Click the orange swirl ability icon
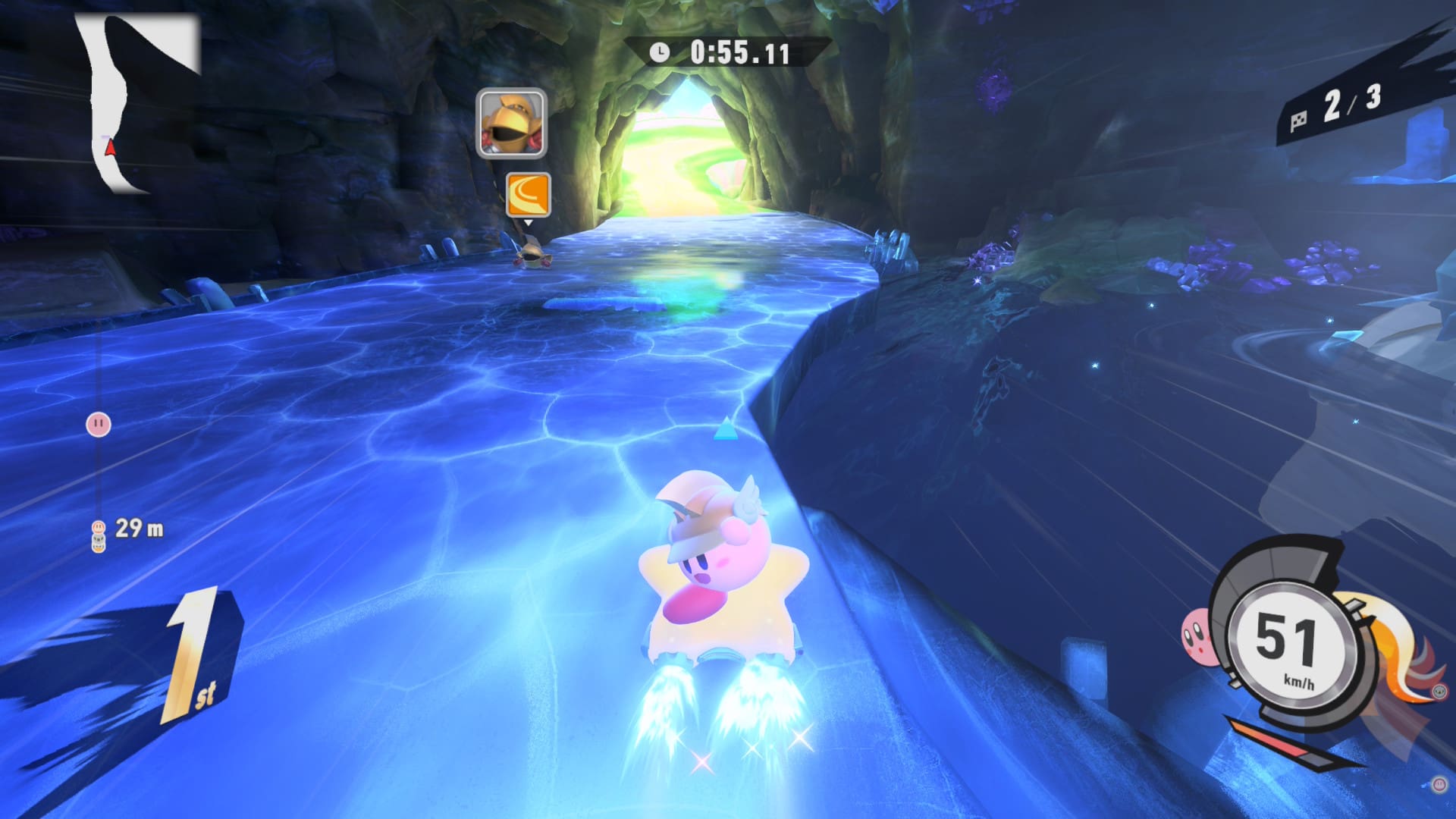Screen dimensions: 1456x819 pyautogui.click(x=528, y=194)
